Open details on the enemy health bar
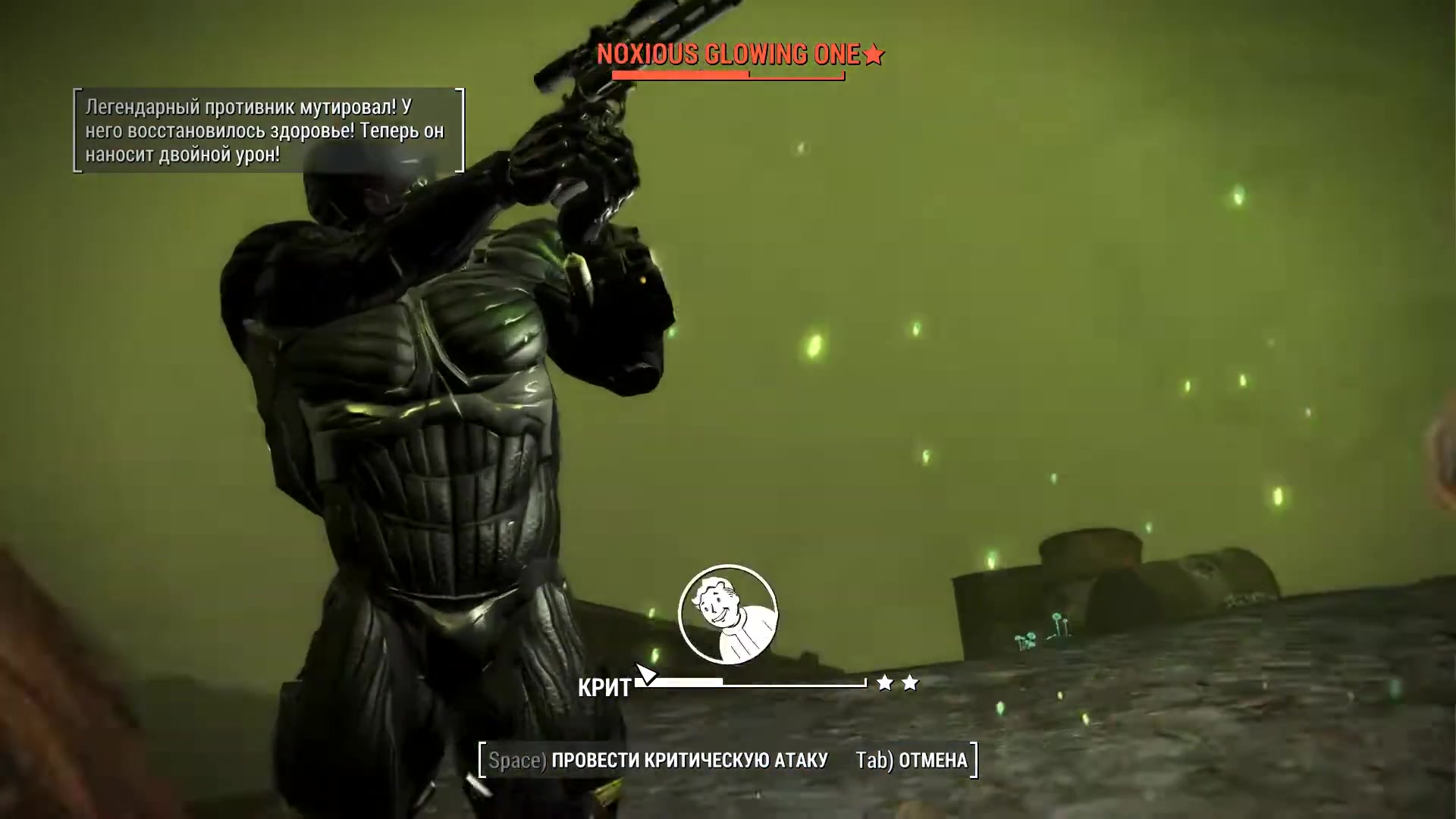This screenshot has height=819, width=1456. point(728,75)
